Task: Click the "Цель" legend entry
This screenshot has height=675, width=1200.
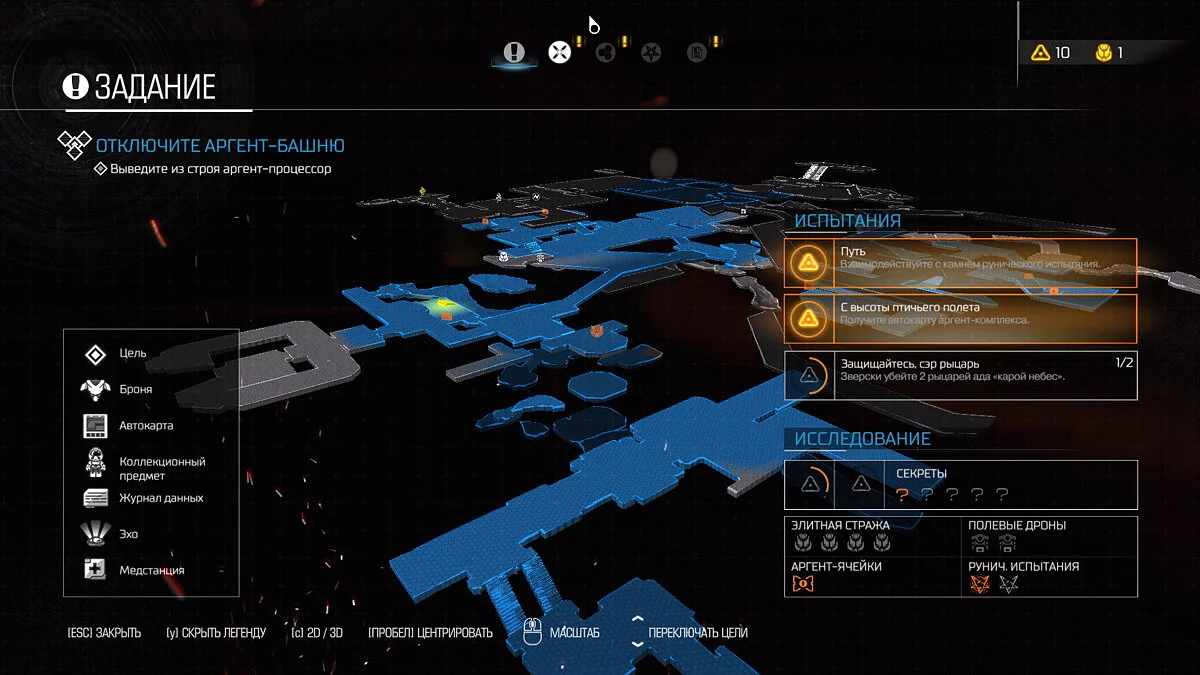Action: pos(132,354)
